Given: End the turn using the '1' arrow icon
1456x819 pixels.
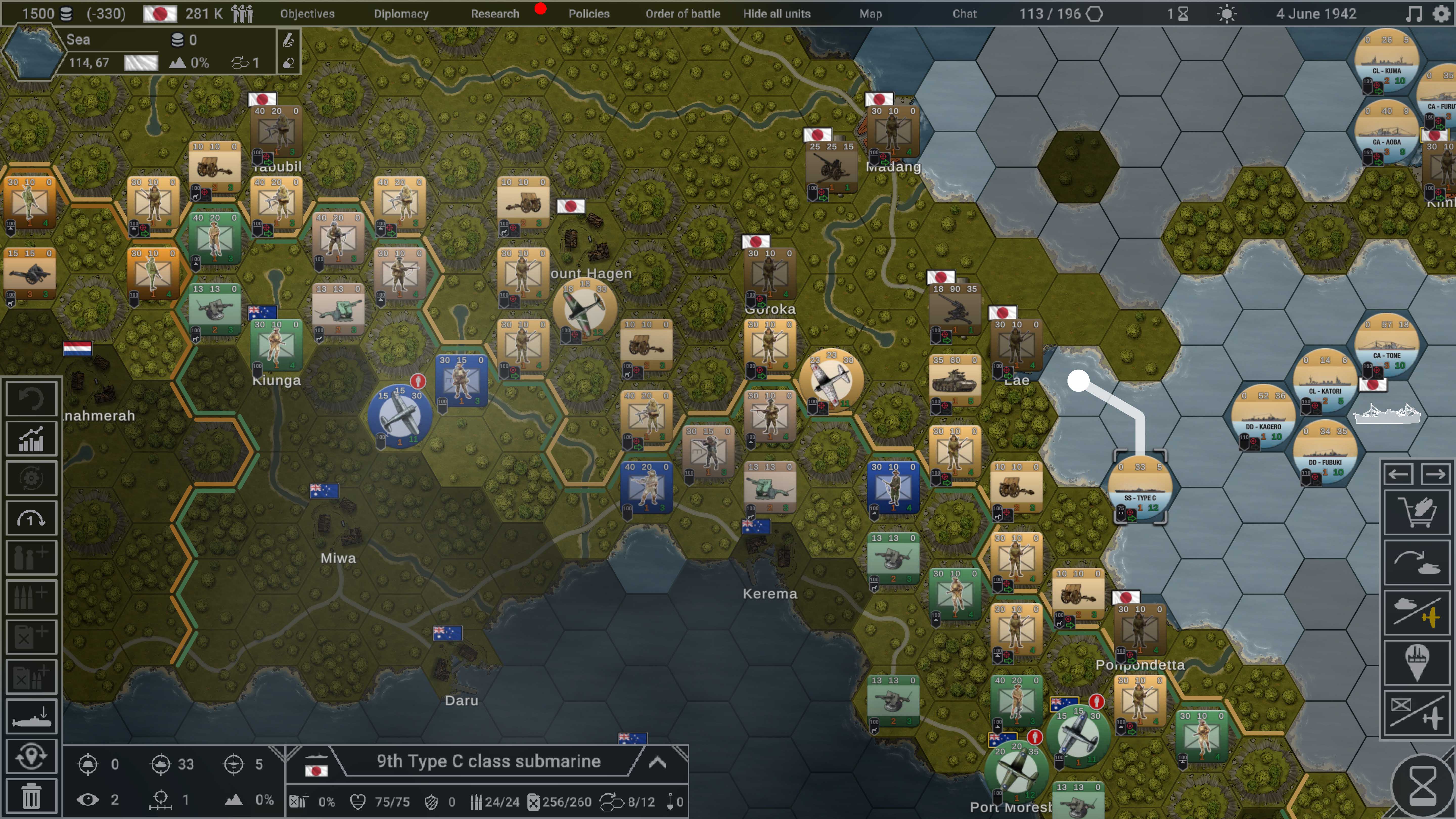Looking at the screenshot, I should pyautogui.click(x=31, y=518).
